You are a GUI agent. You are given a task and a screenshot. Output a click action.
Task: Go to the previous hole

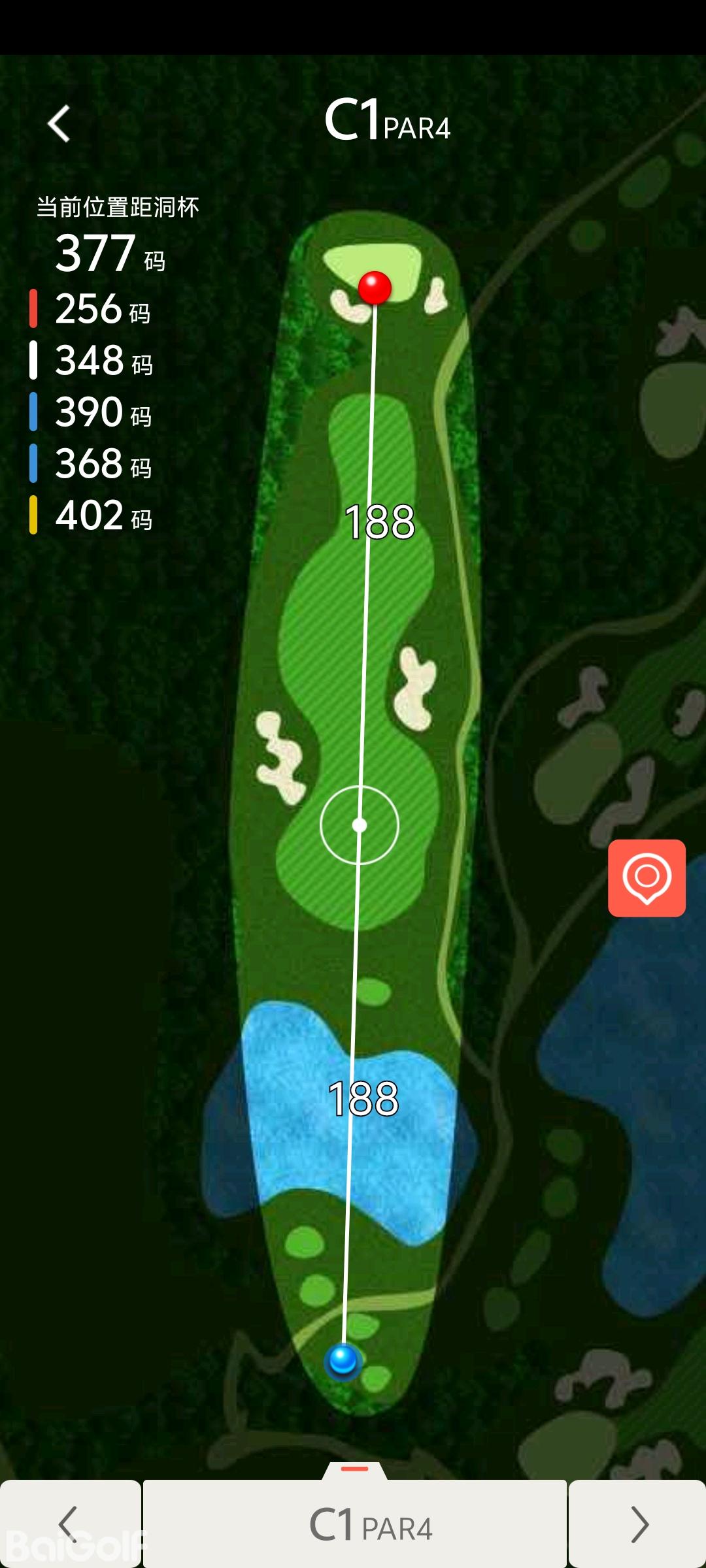[69, 1524]
